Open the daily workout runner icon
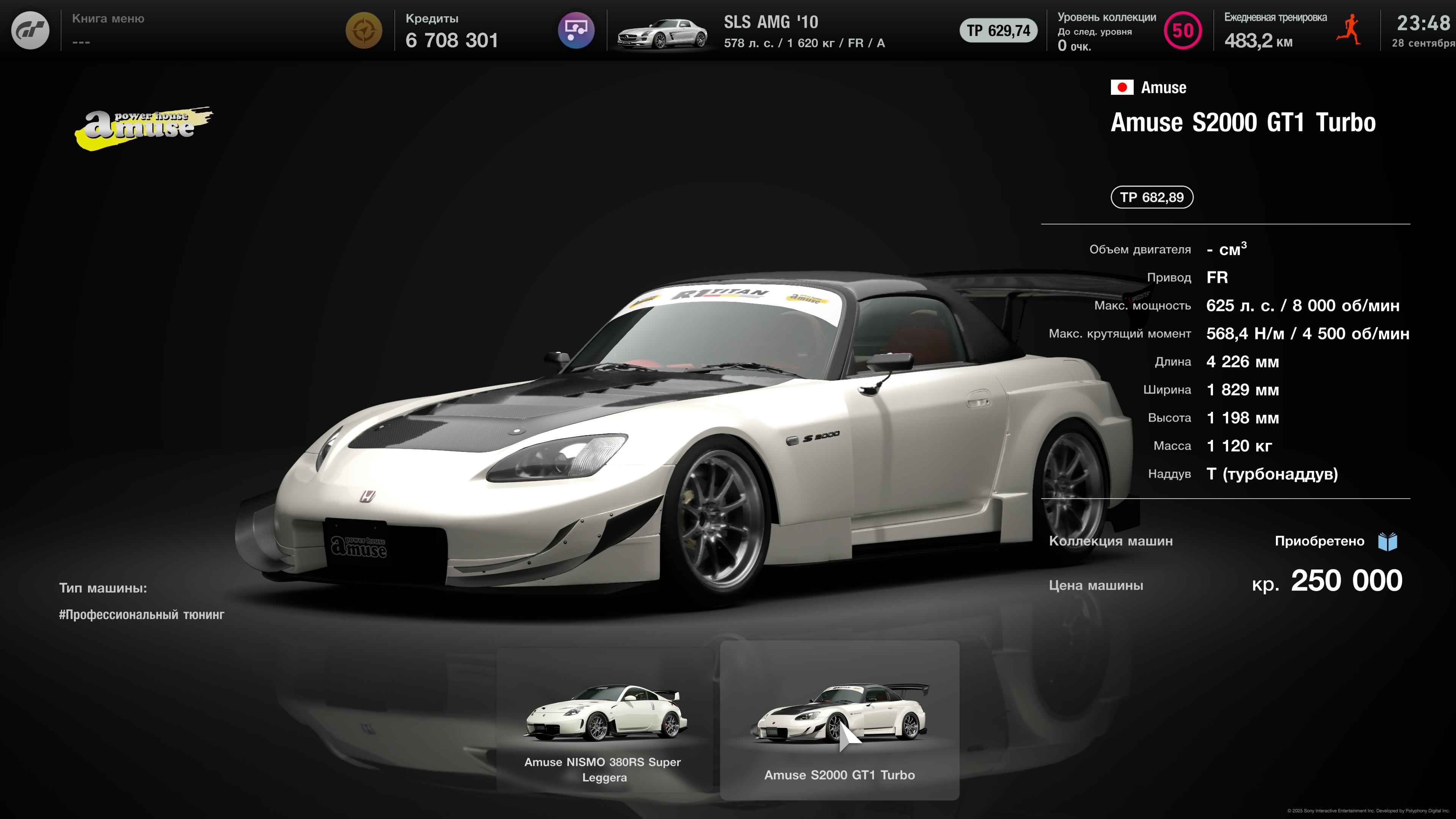The height and width of the screenshot is (819, 1456). (x=1350, y=30)
